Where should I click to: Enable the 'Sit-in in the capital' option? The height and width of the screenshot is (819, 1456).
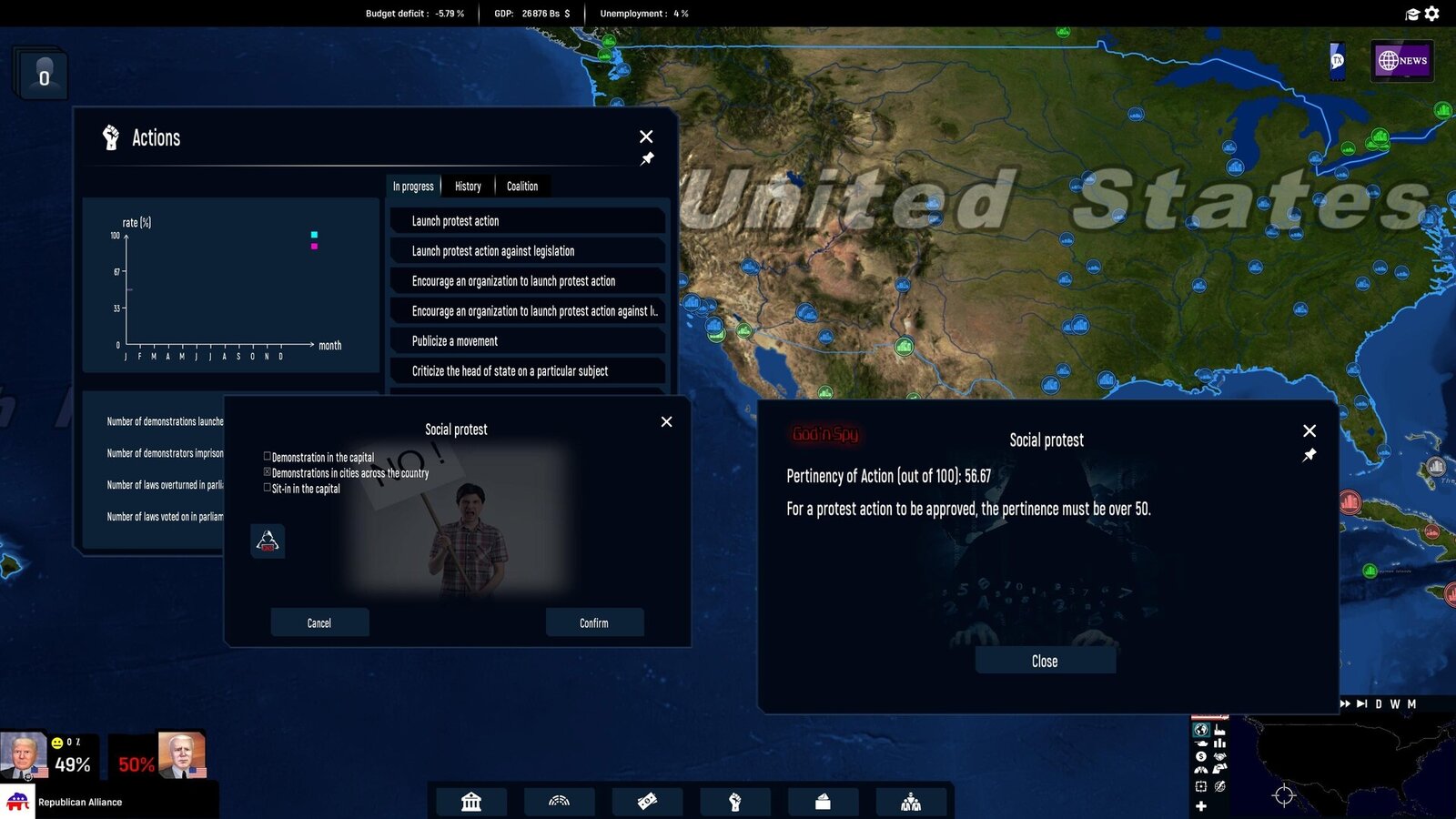coord(267,488)
